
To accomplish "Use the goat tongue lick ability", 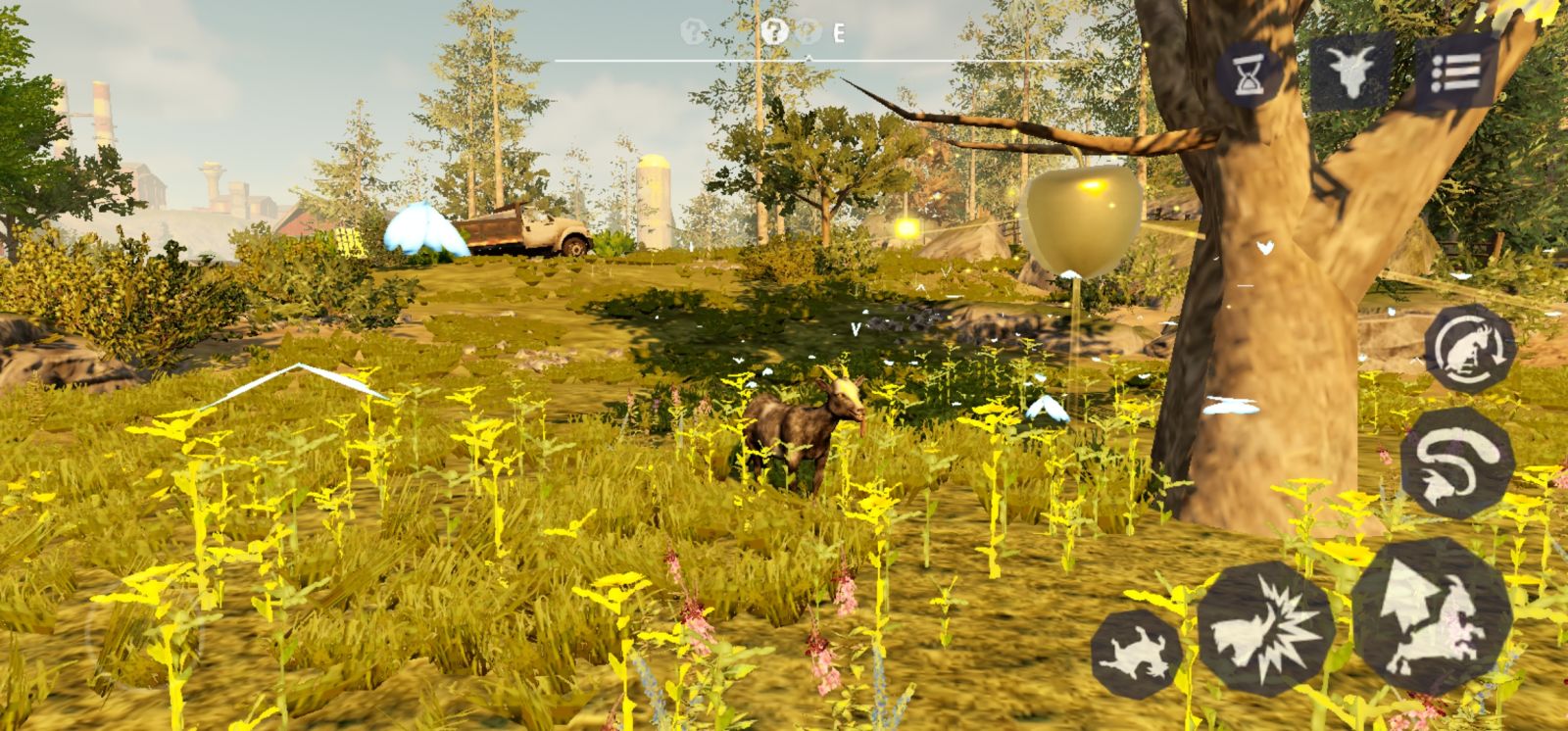I will point(1457,462).
